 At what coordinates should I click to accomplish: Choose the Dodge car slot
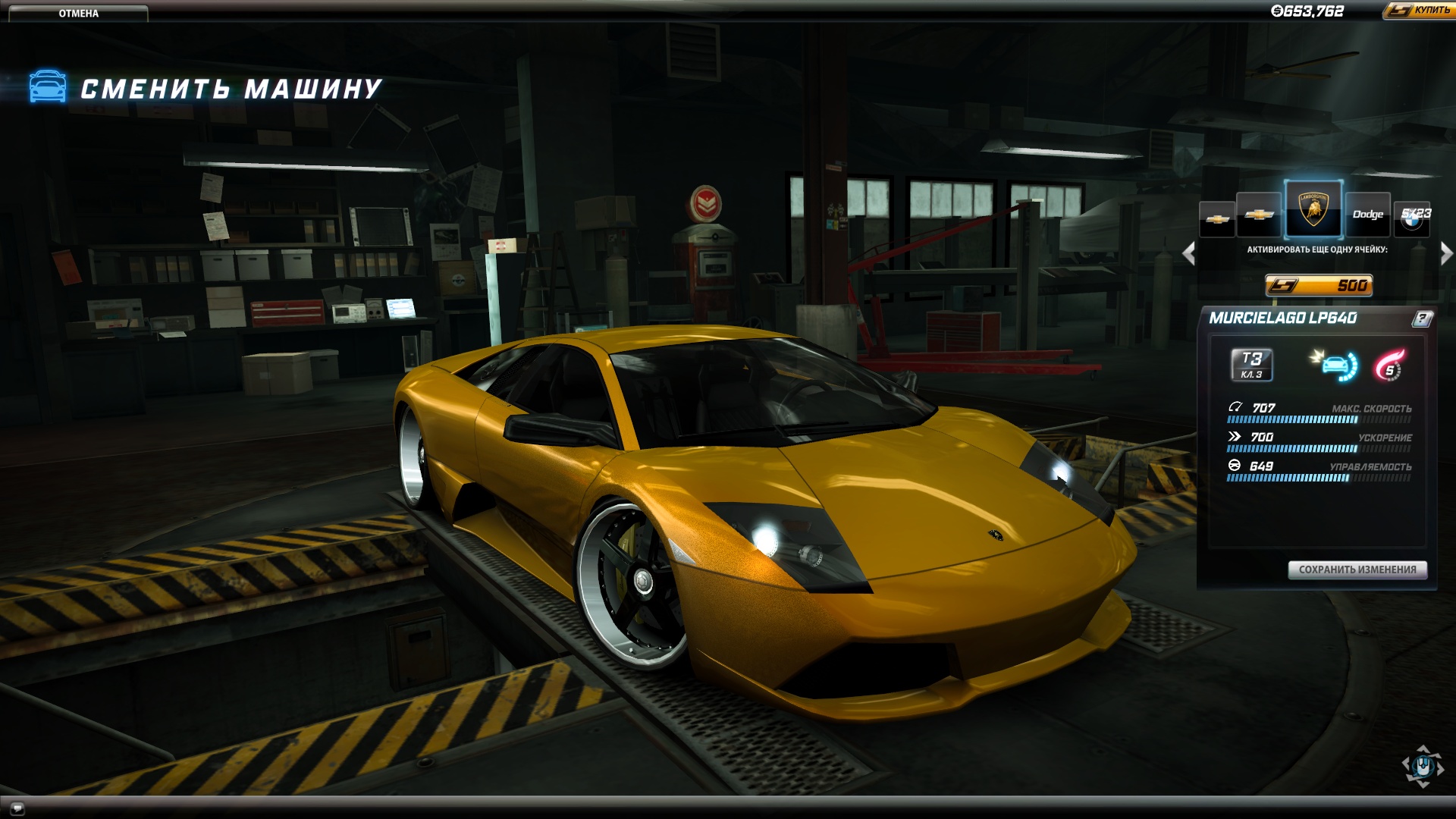click(1367, 215)
